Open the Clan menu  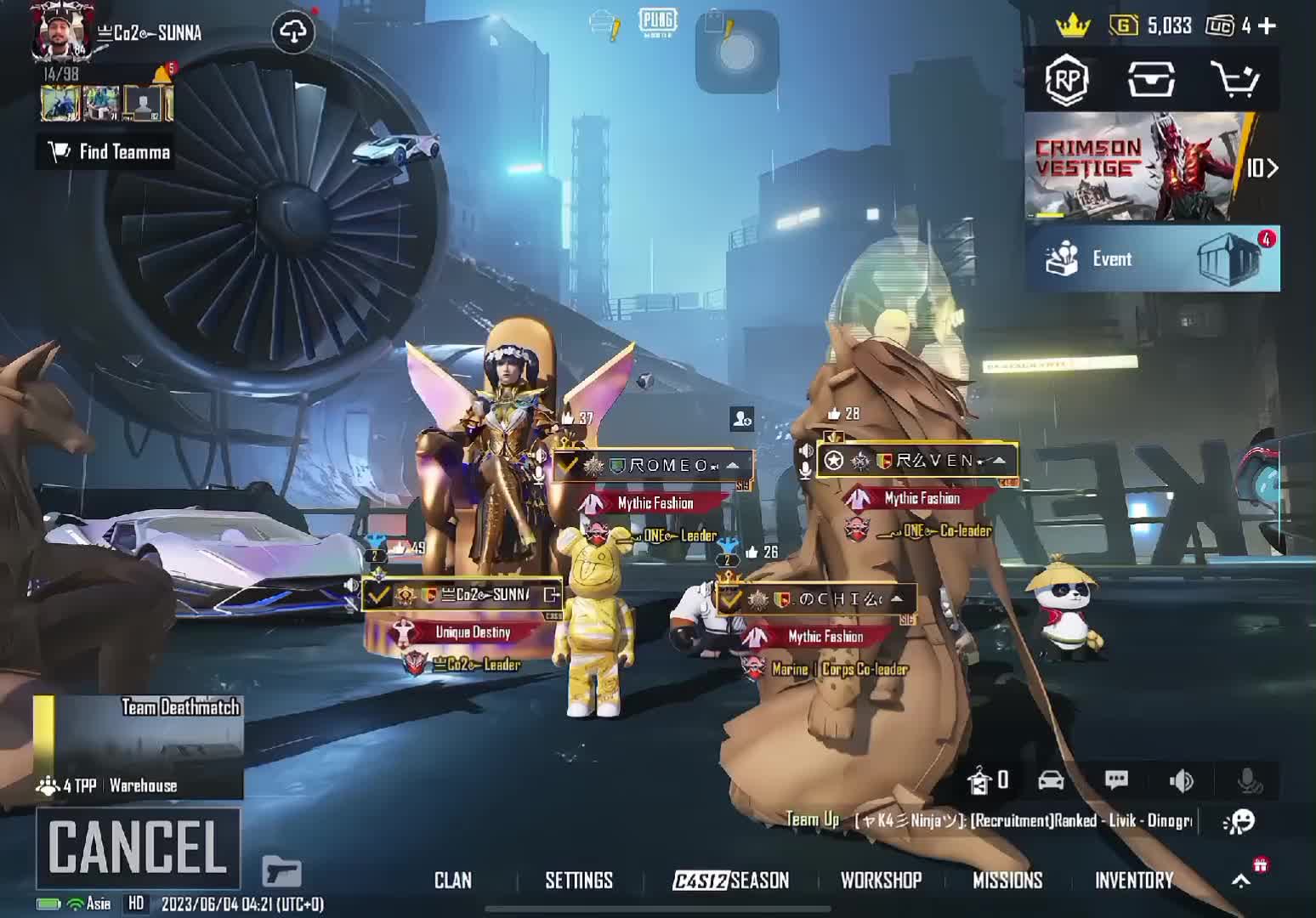point(452,881)
